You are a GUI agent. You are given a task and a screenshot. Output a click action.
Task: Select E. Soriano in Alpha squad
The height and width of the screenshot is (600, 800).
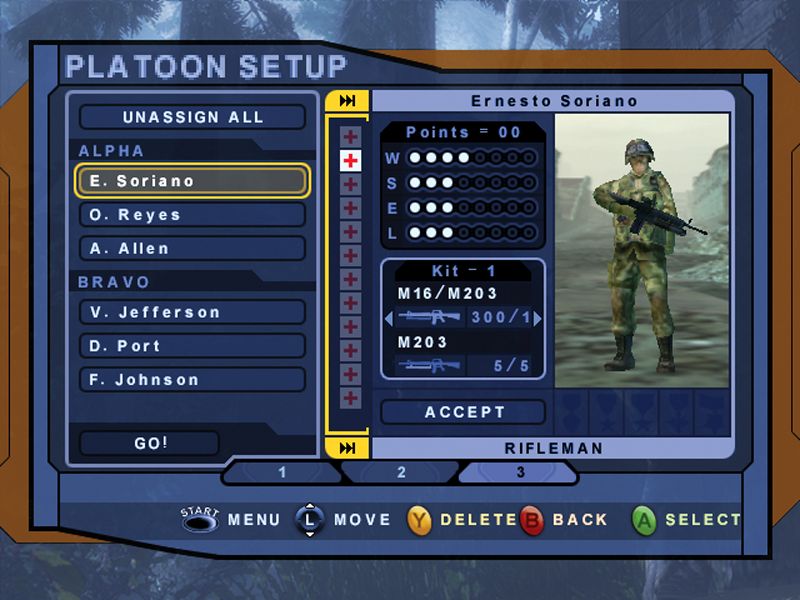[x=192, y=181]
